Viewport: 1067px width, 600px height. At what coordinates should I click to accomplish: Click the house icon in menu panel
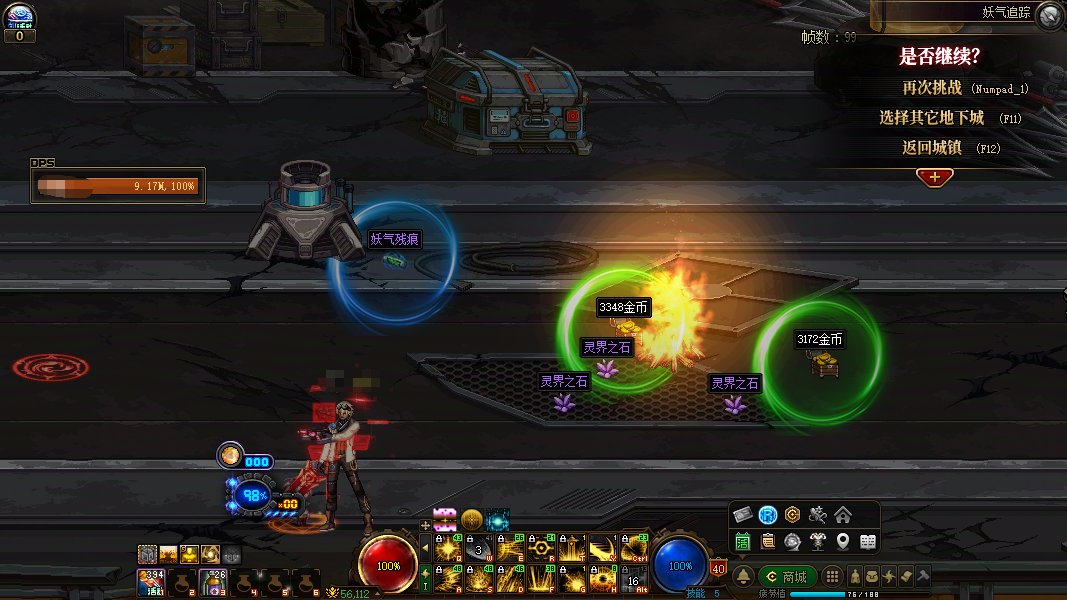(843, 516)
